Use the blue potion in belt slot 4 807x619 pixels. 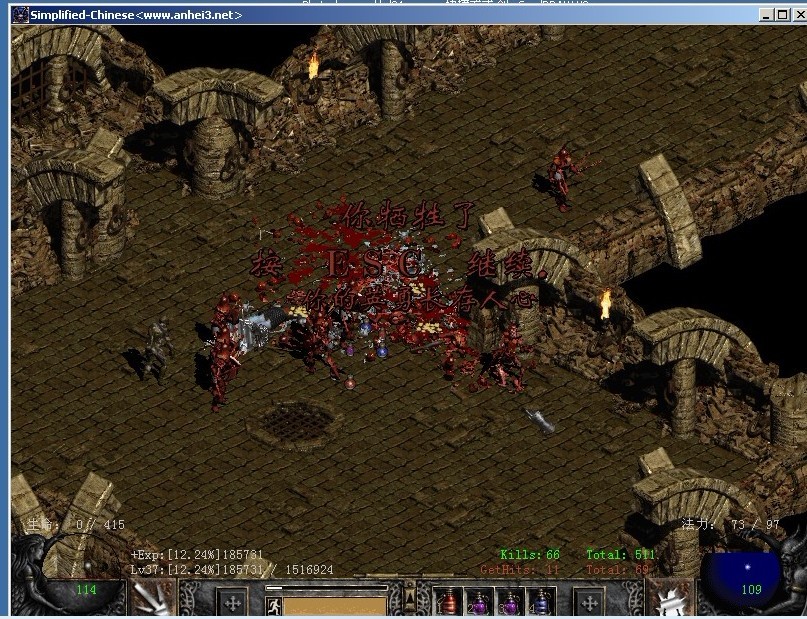(x=541, y=603)
